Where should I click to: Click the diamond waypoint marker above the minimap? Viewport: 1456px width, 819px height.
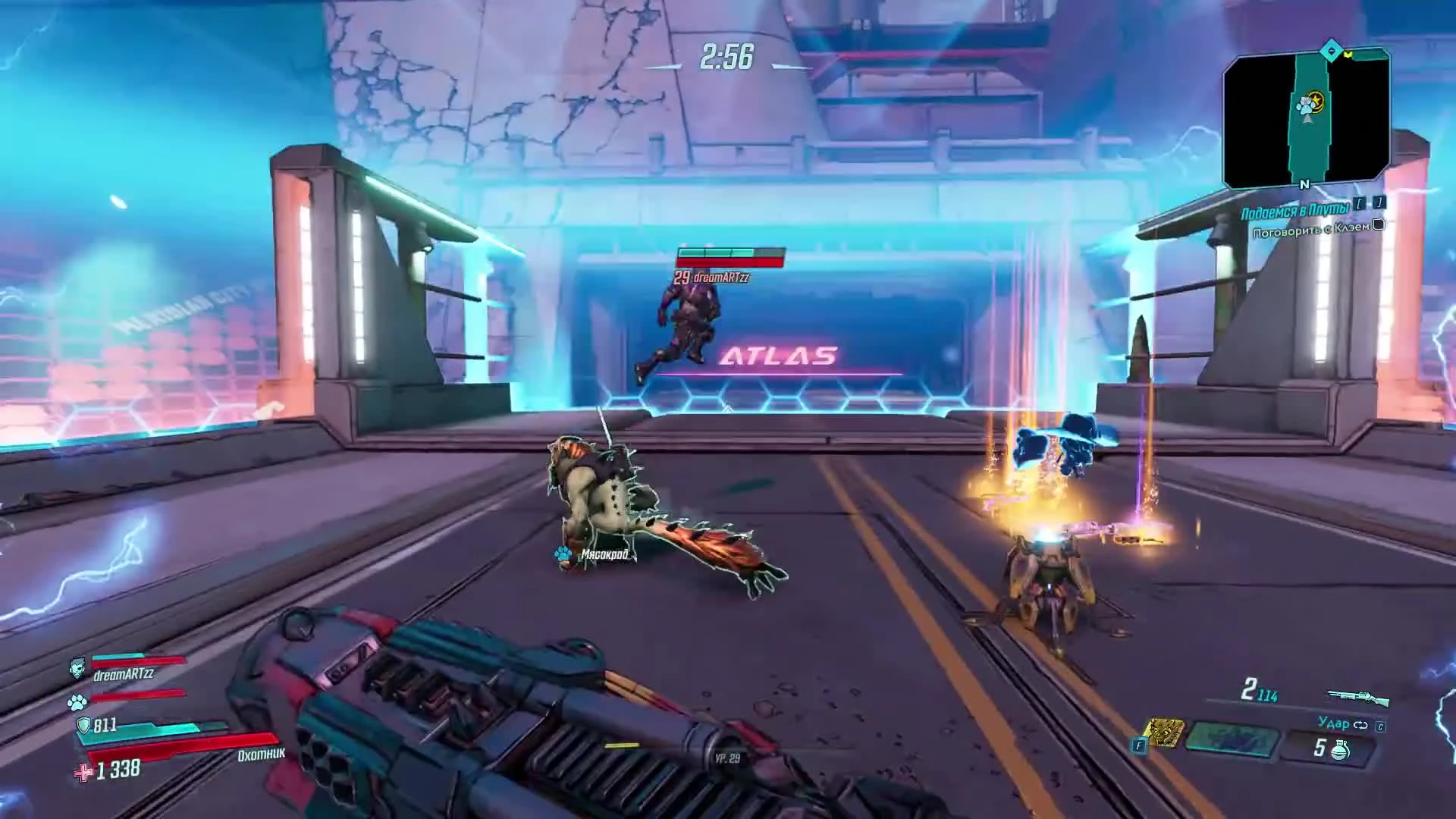(x=1331, y=50)
